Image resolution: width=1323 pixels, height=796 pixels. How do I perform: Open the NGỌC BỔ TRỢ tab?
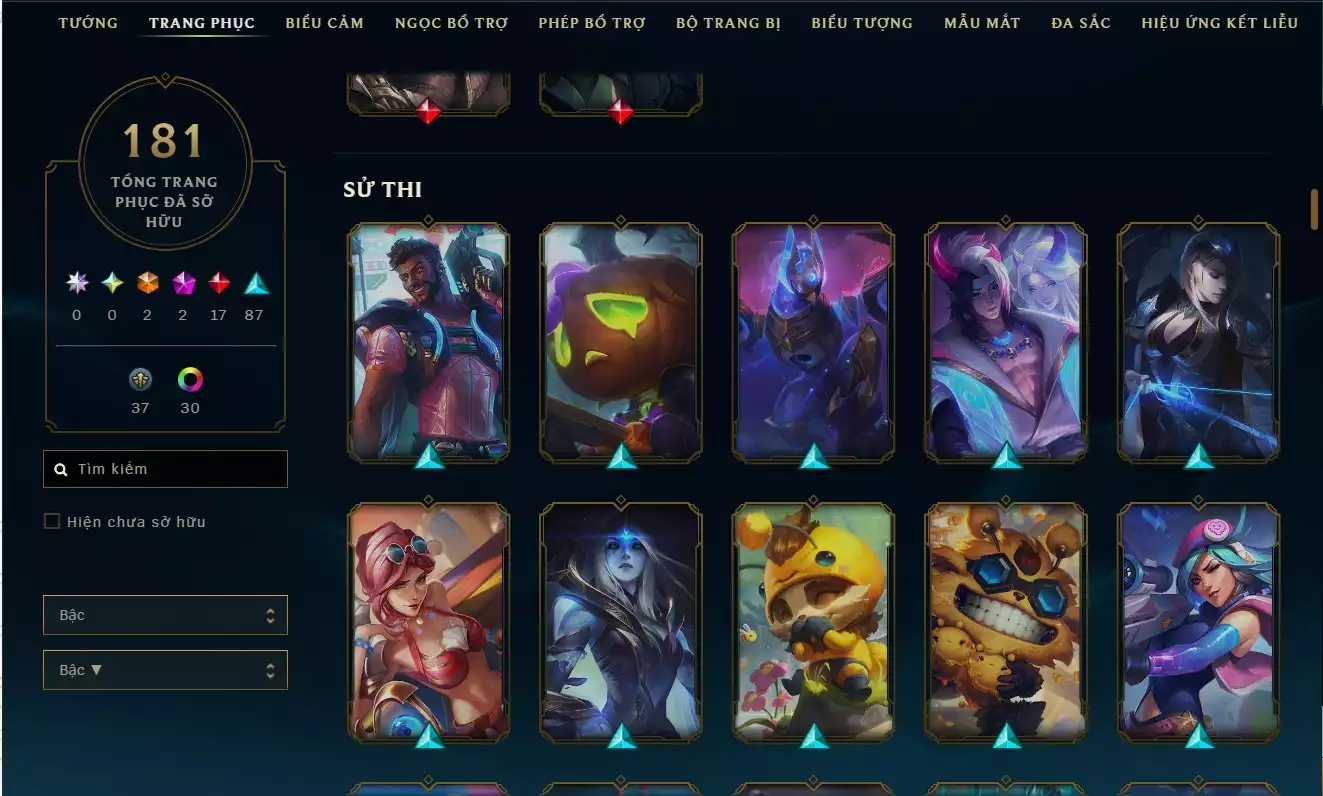click(x=451, y=22)
